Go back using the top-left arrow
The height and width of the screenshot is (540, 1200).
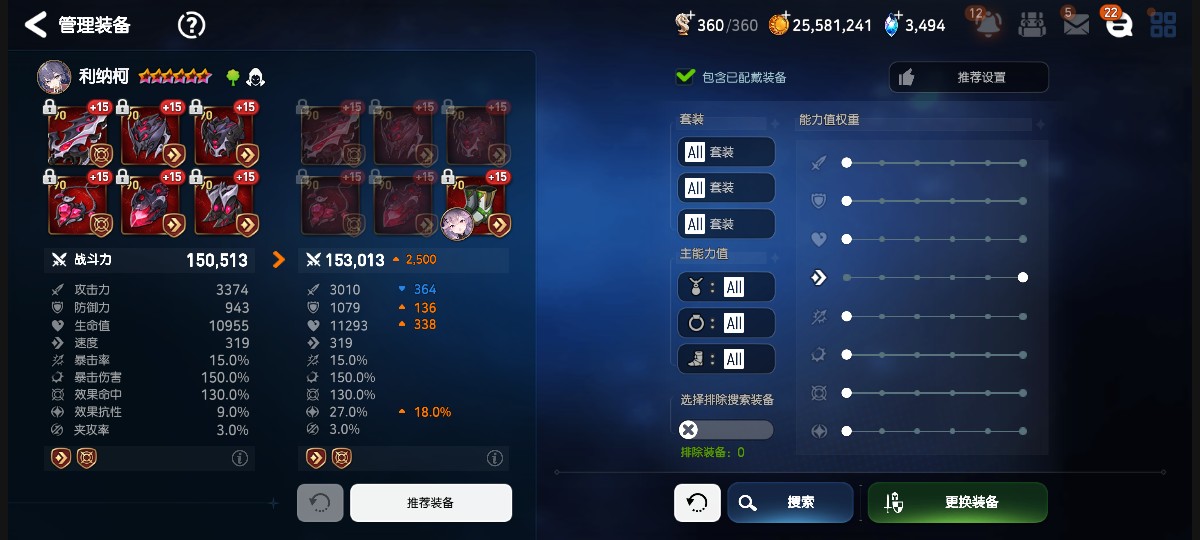click(x=36, y=25)
